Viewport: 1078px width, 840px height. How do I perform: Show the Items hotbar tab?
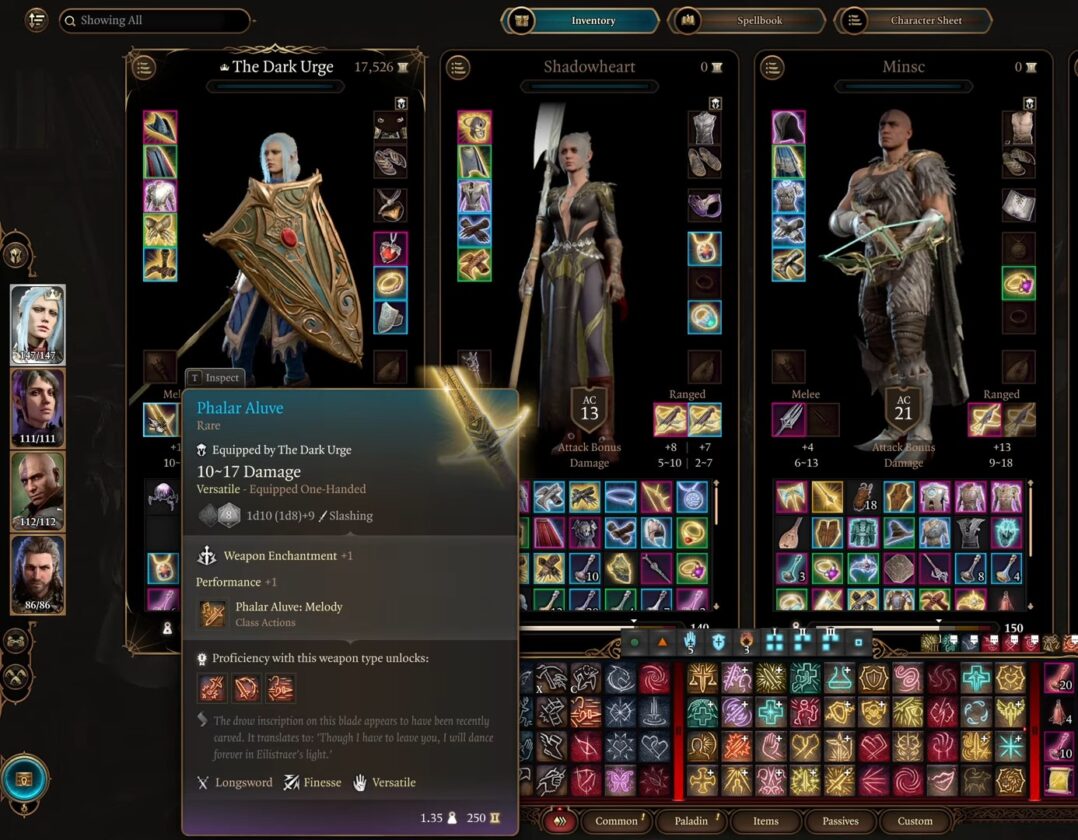pyautogui.click(x=766, y=821)
